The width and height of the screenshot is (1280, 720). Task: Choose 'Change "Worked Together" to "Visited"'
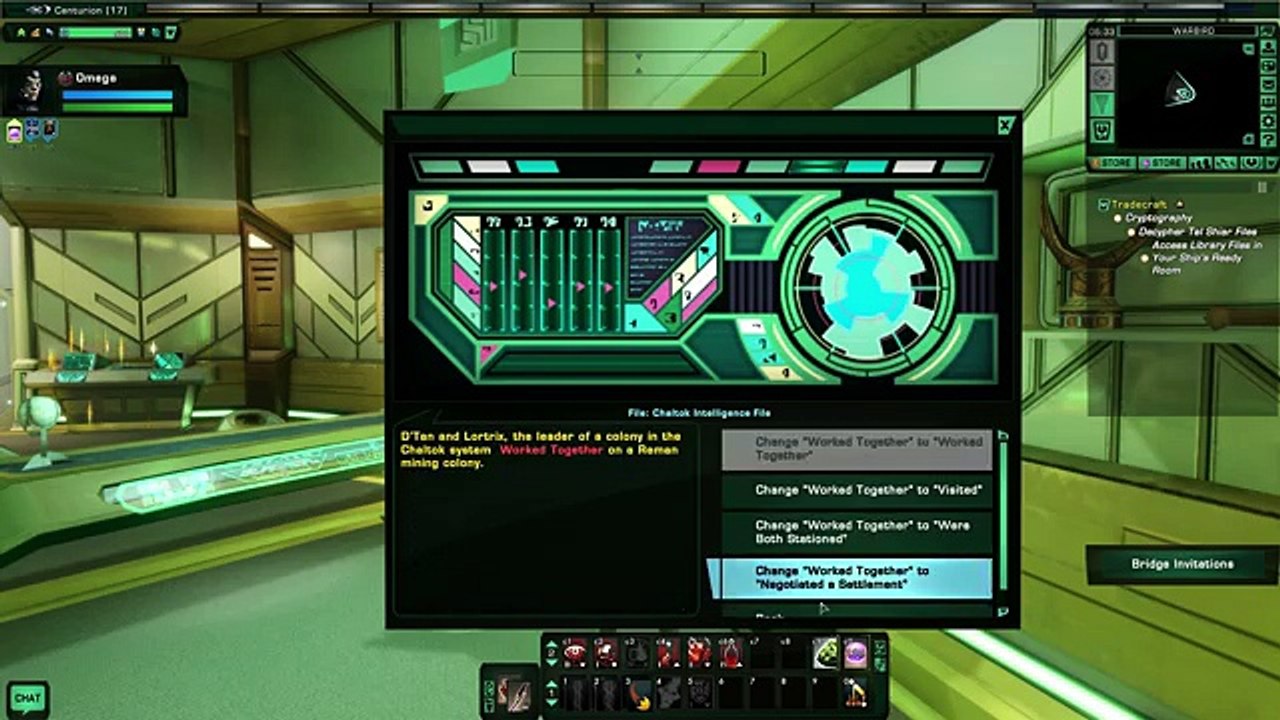[857, 490]
